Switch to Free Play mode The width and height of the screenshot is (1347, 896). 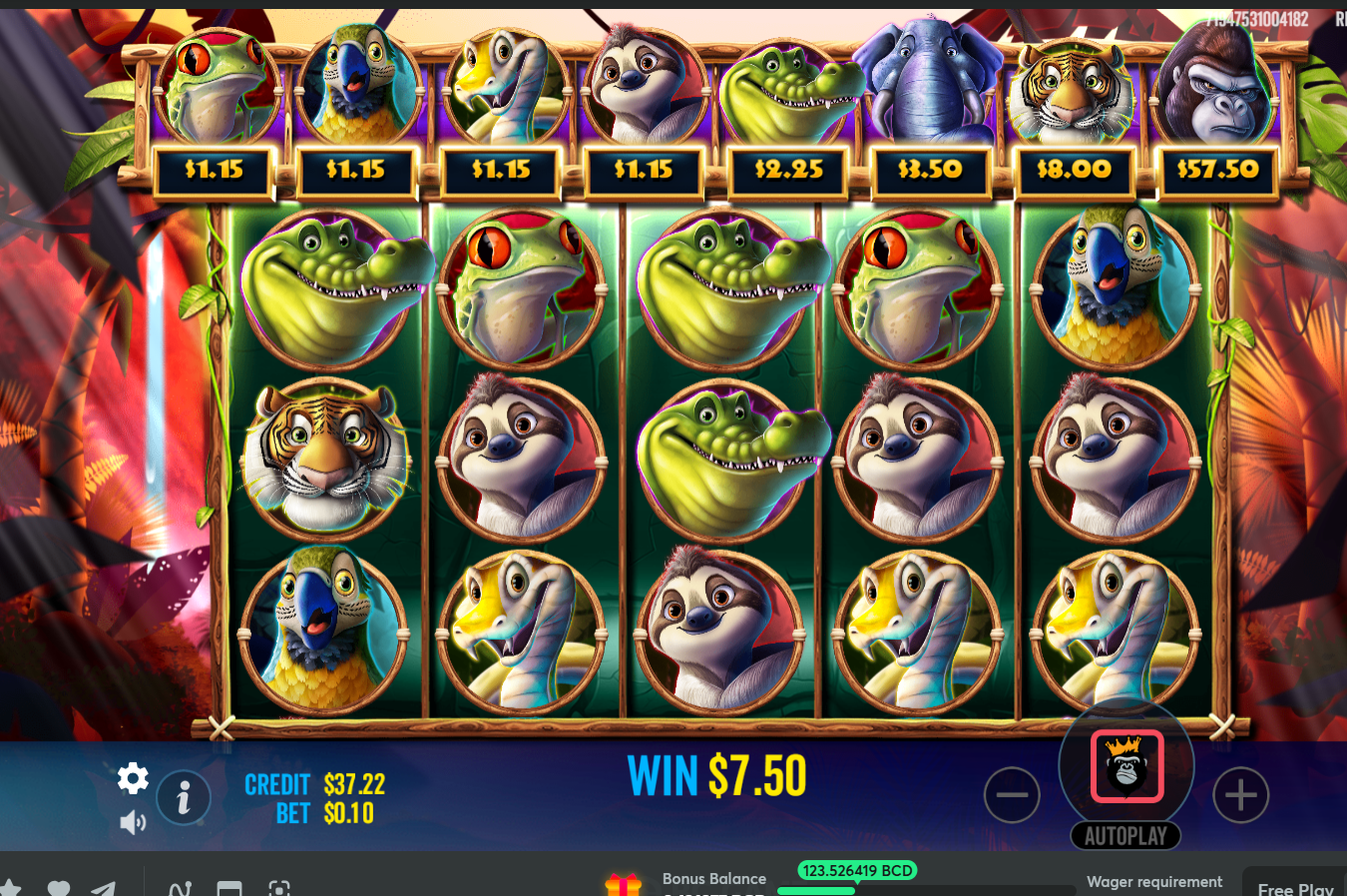pos(1294,887)
